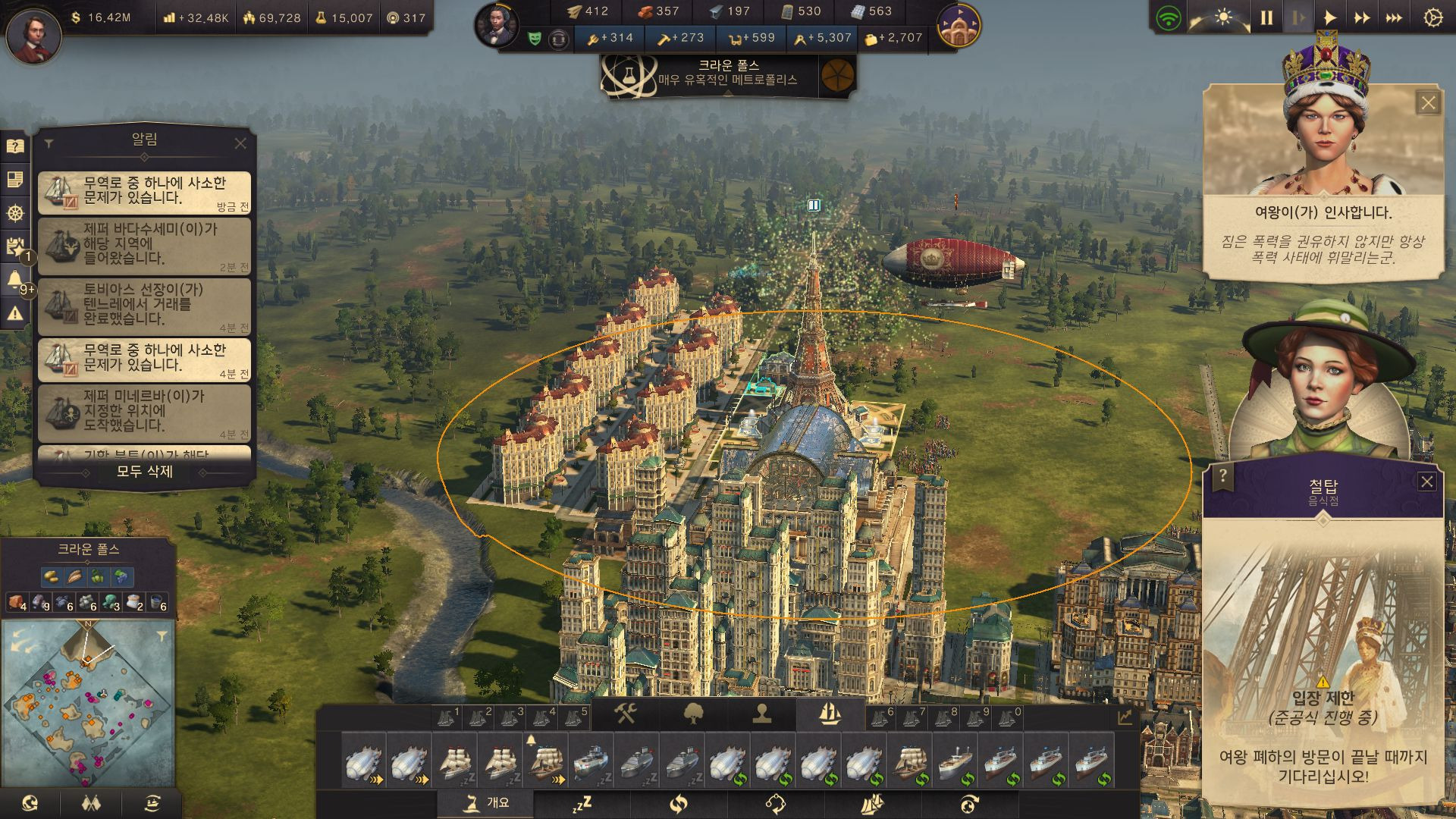Set game speed to fast forward
The height and width of the screenshot is (819, 1456).
[x=1362, y=17]
